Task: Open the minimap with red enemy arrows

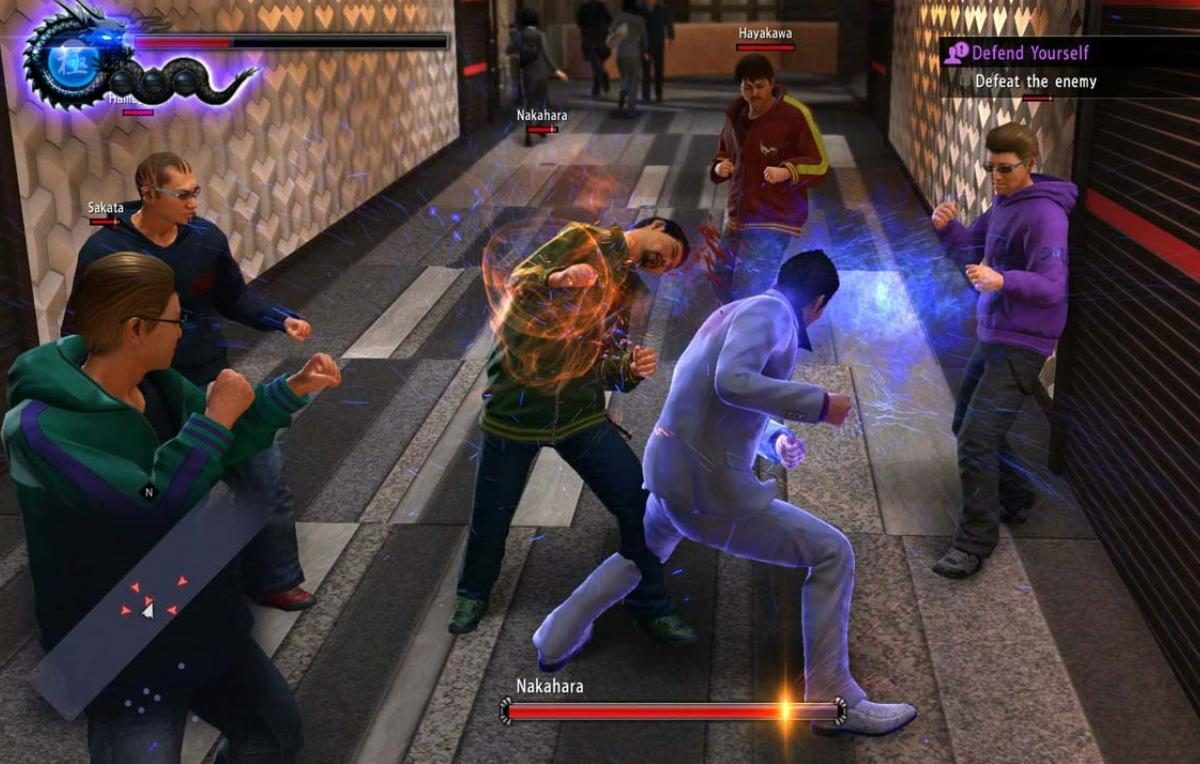Action: click(x=150, y=600)
